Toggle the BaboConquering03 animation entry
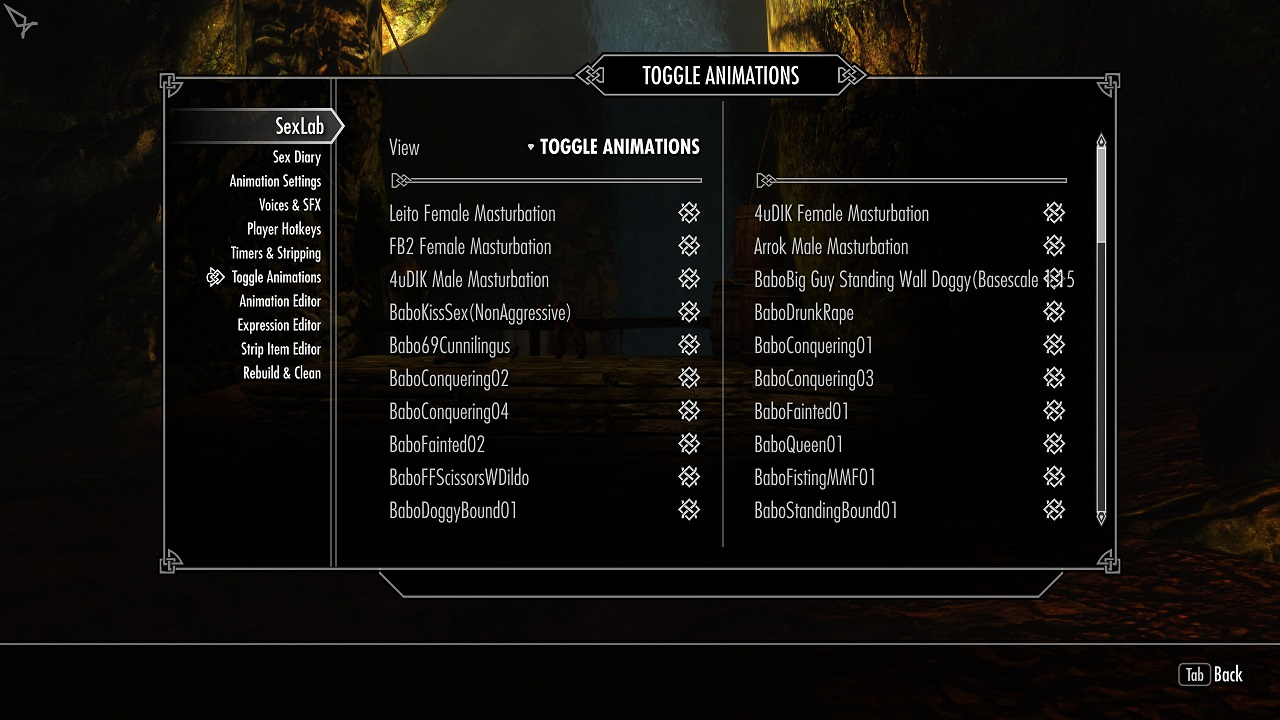 pos(1054,378)
